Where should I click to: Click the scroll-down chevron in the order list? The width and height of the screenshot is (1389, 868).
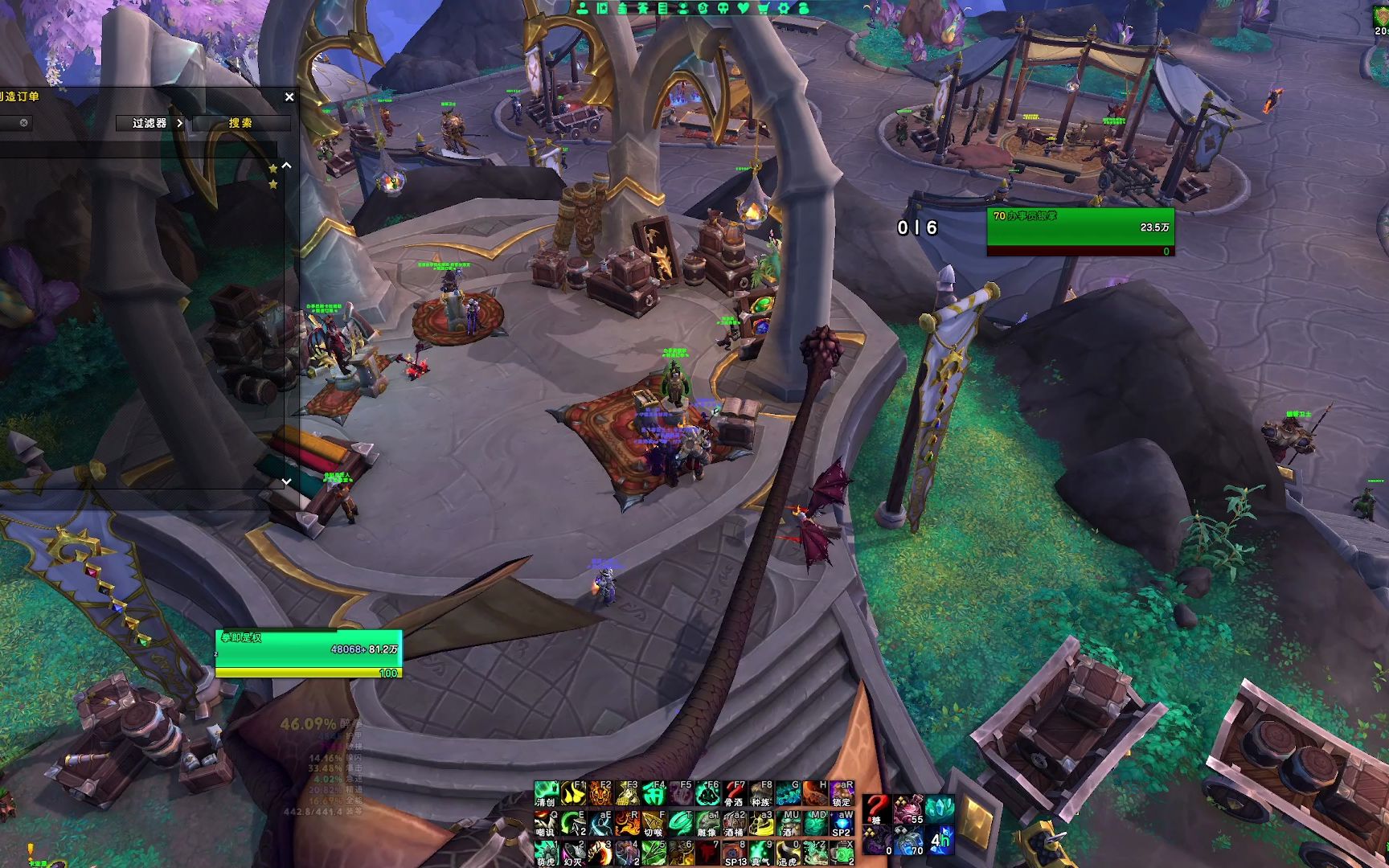pyautogui.click(x=286, y=480)
